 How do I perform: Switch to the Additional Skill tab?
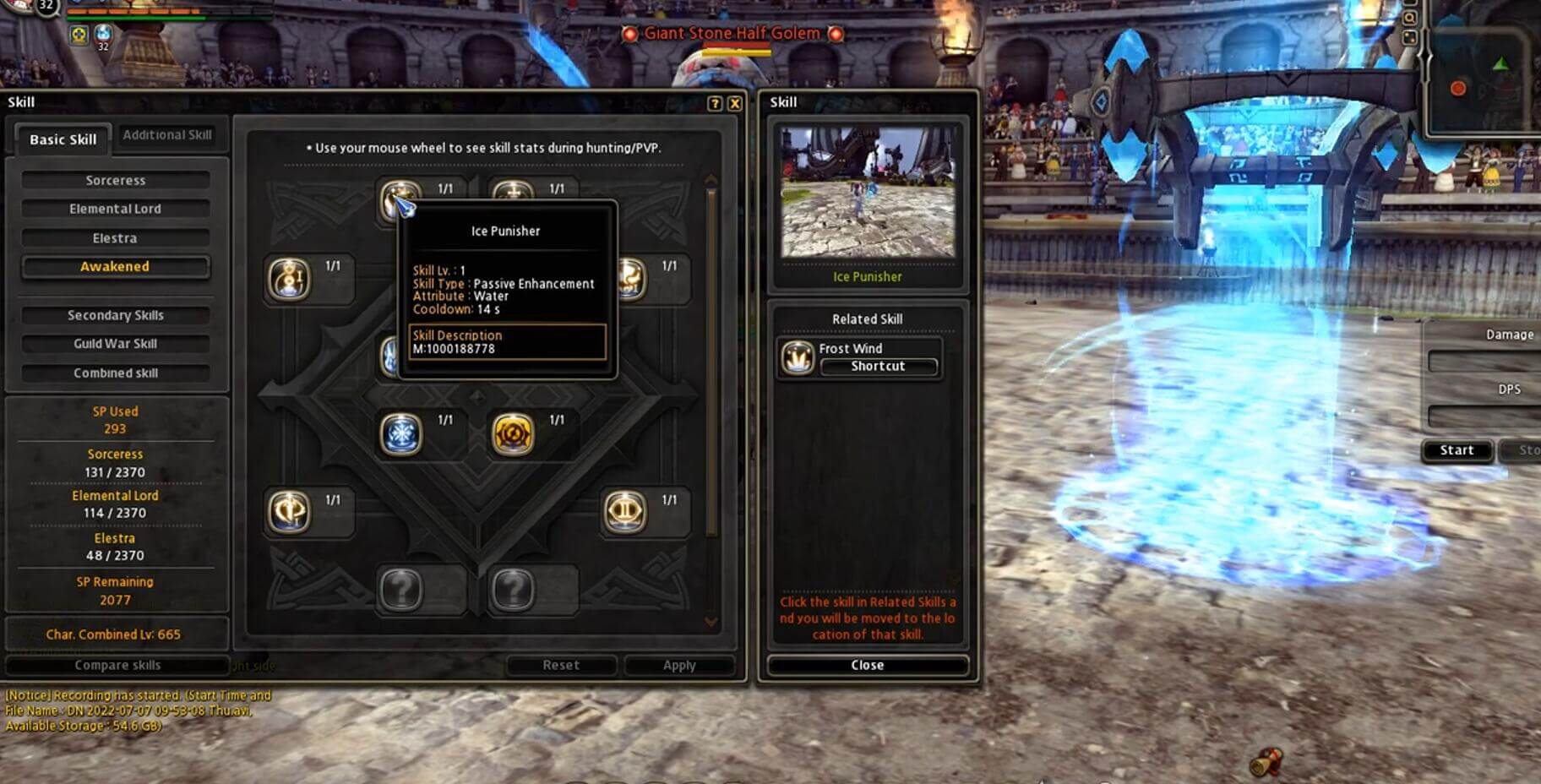point(167,135)
